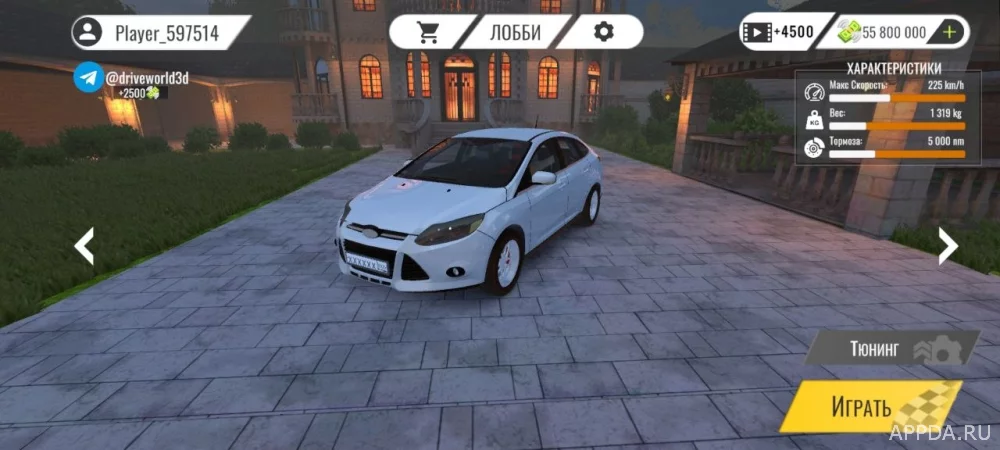Show the next car with right arrow
The image size is (1000, 450).
(x=946, y=245)
